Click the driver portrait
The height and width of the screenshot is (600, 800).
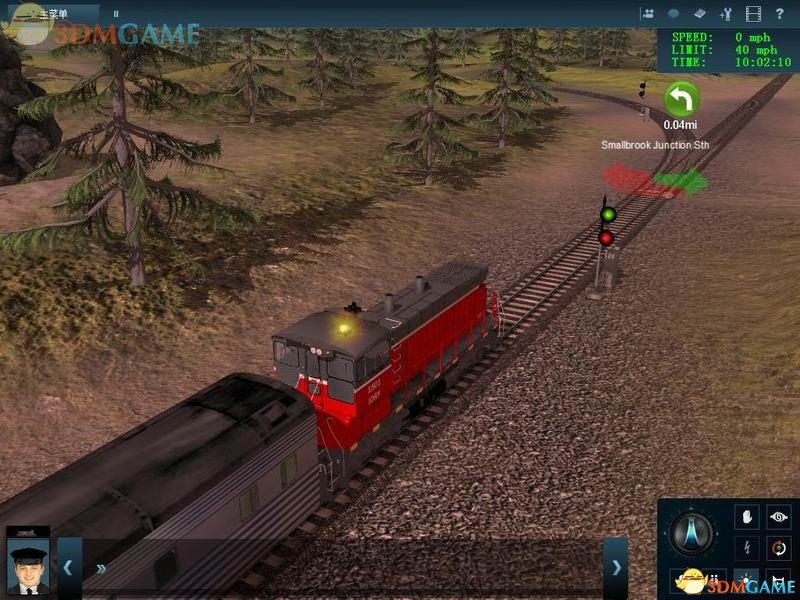pos(27,564)
